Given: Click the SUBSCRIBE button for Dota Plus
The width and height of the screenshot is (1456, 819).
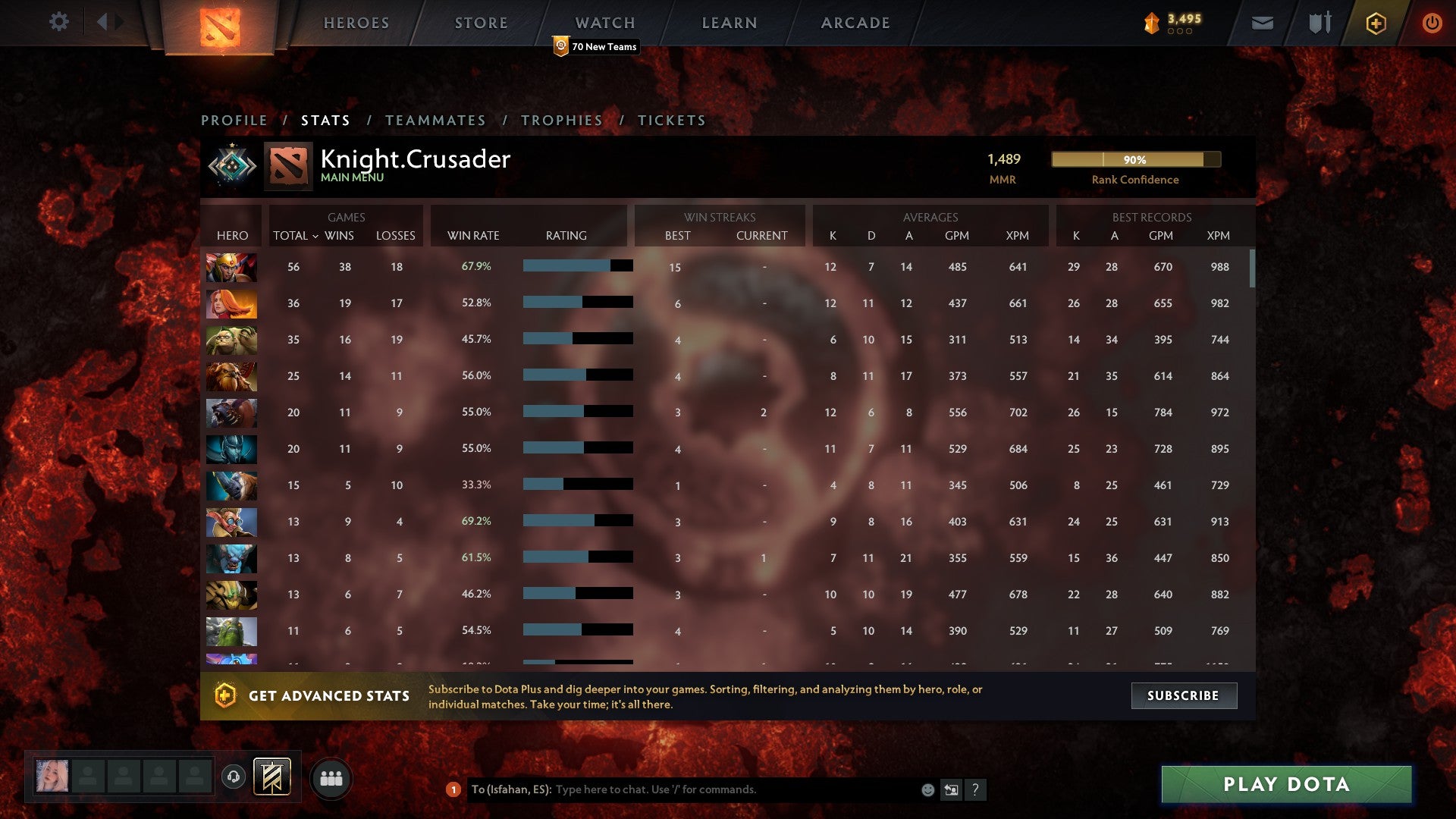Looking at the screenshot, I should [1183, 695].
